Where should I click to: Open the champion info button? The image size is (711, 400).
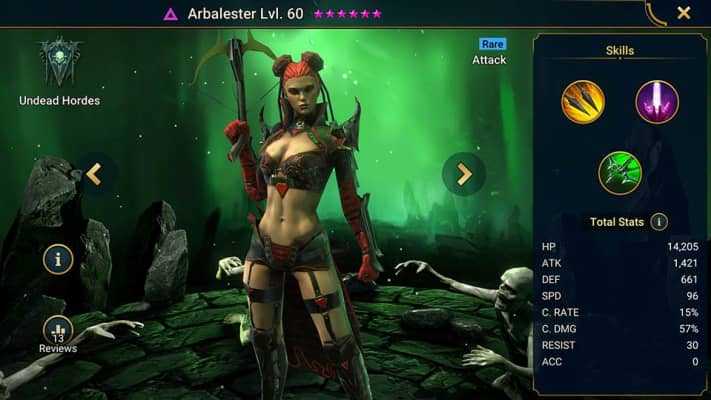pyautogui.click(x=58, y=260)
